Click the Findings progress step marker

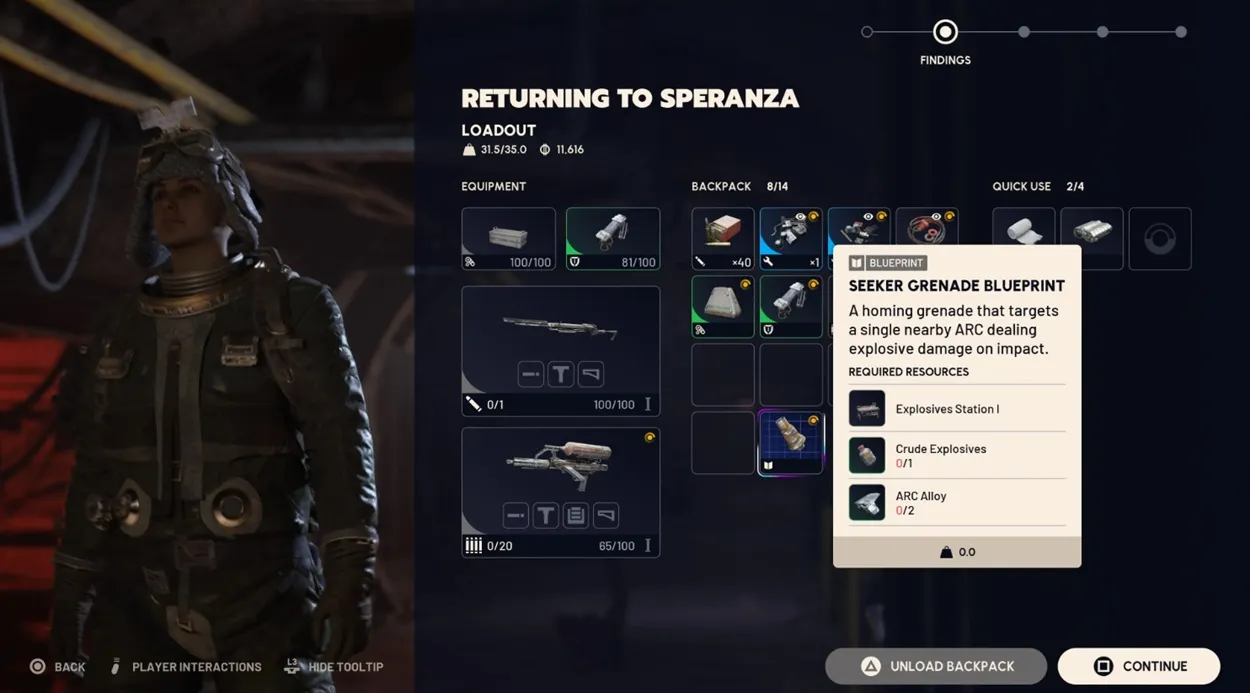coord(945,32)
